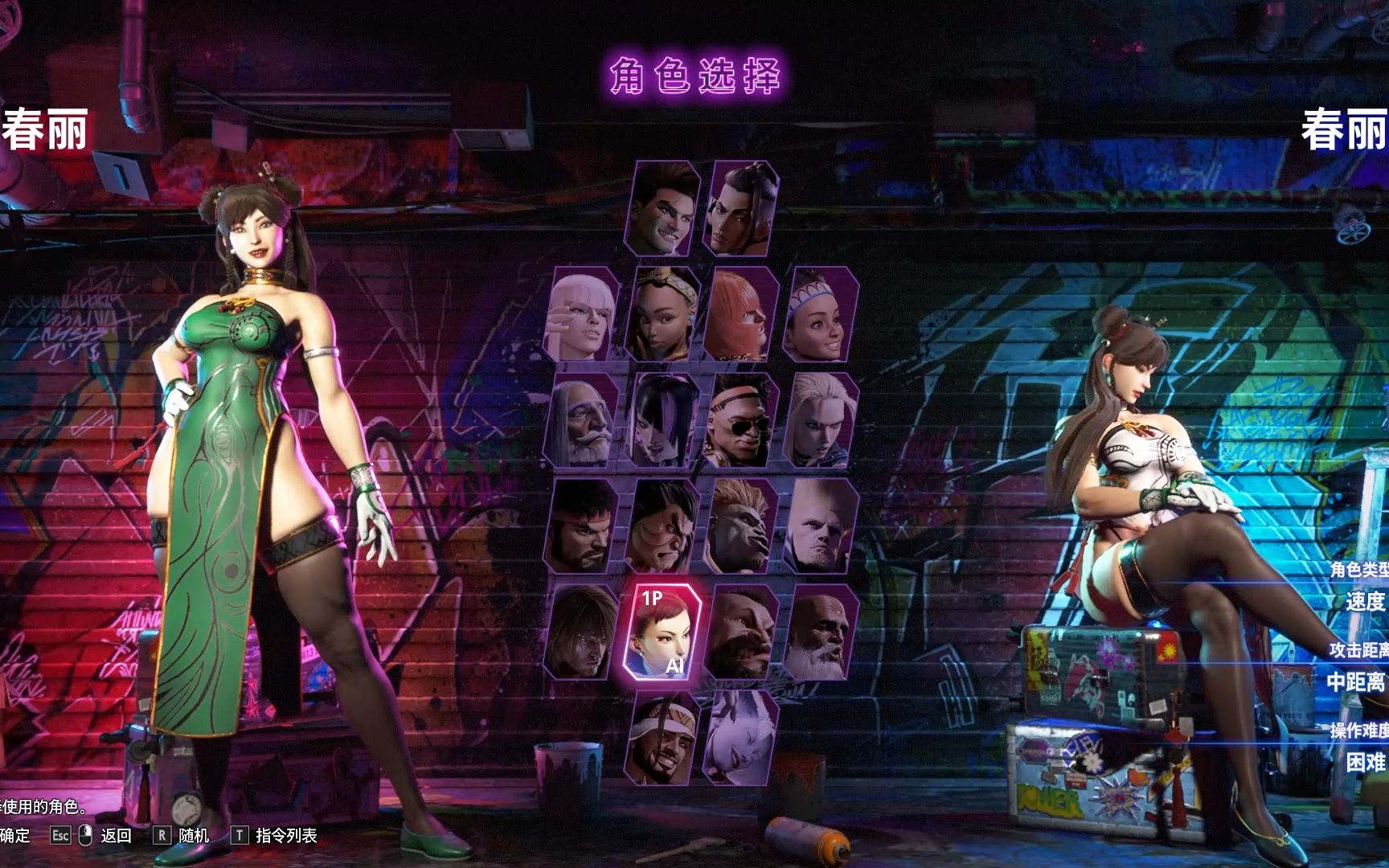Pick Dee Jay wearing sunglasses
1389x868 pixels.
coord(741,421)
